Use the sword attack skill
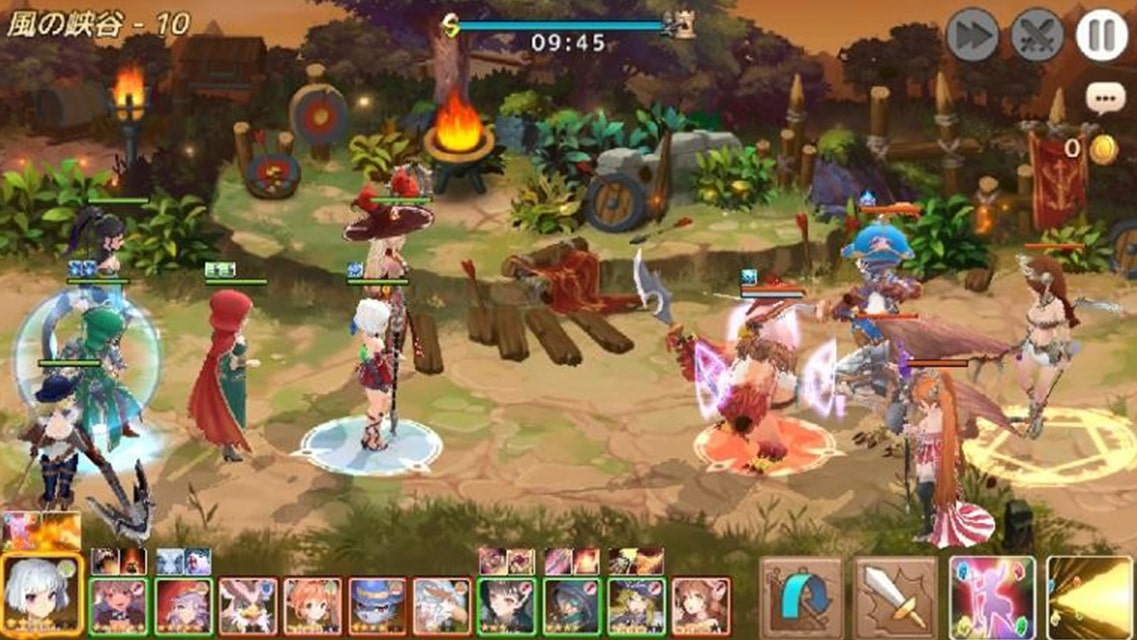Viewport: 1137px width, 640px height. click(x=895, y=597)
